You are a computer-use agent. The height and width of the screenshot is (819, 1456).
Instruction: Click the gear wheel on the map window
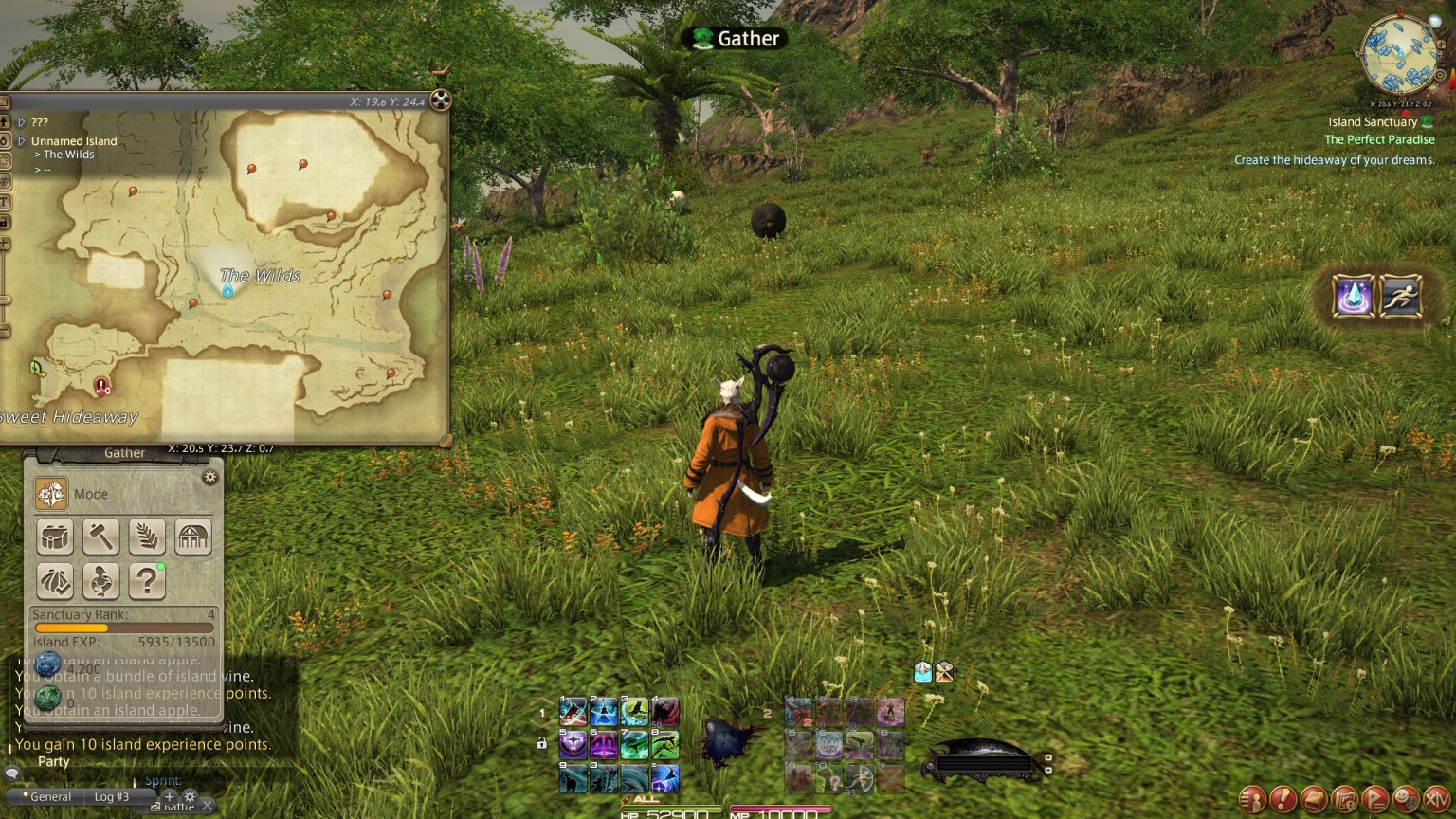[x=440, y=101]
